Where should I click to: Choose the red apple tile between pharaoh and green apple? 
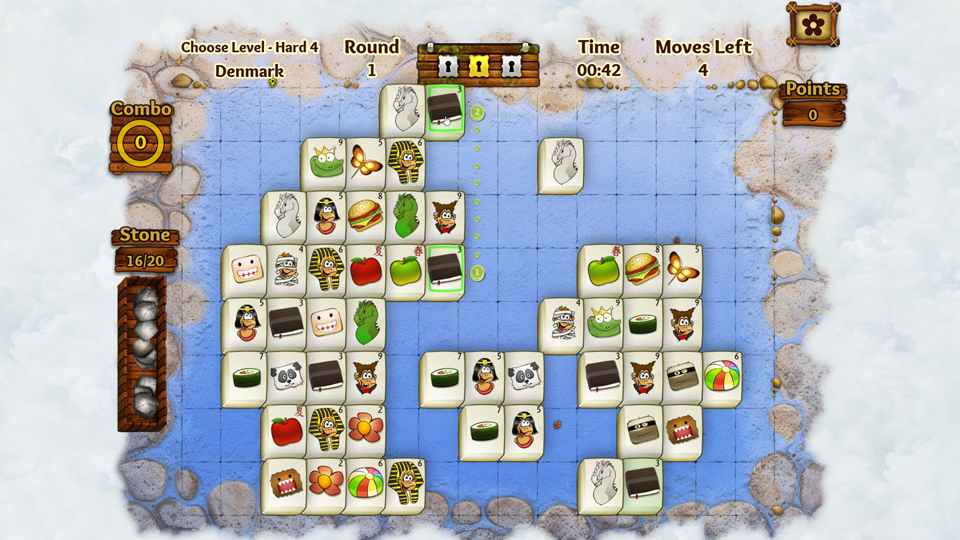click(x=365, y=270)
